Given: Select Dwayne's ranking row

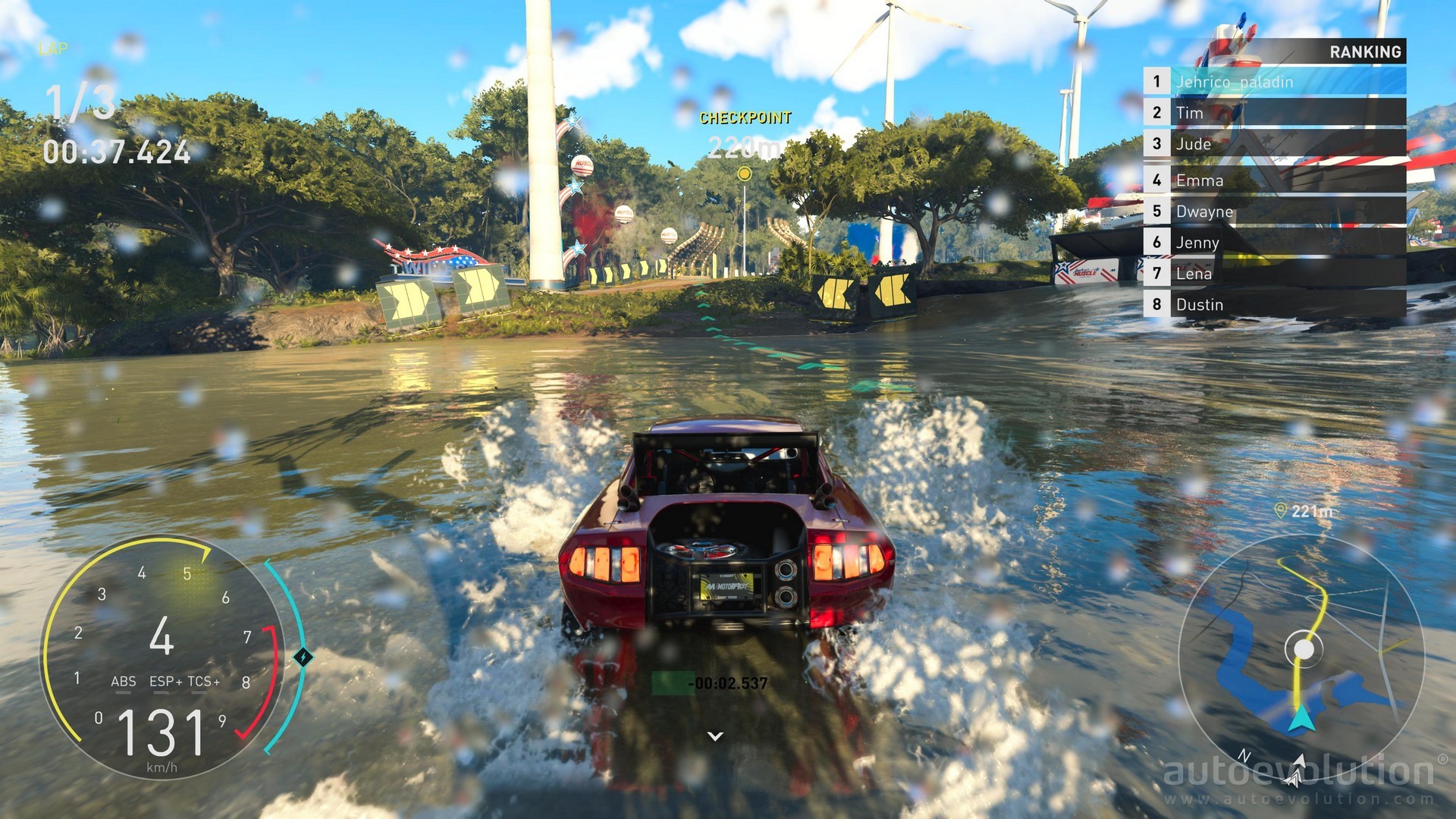Looking at the screenshot, I should coord(1274,211).
